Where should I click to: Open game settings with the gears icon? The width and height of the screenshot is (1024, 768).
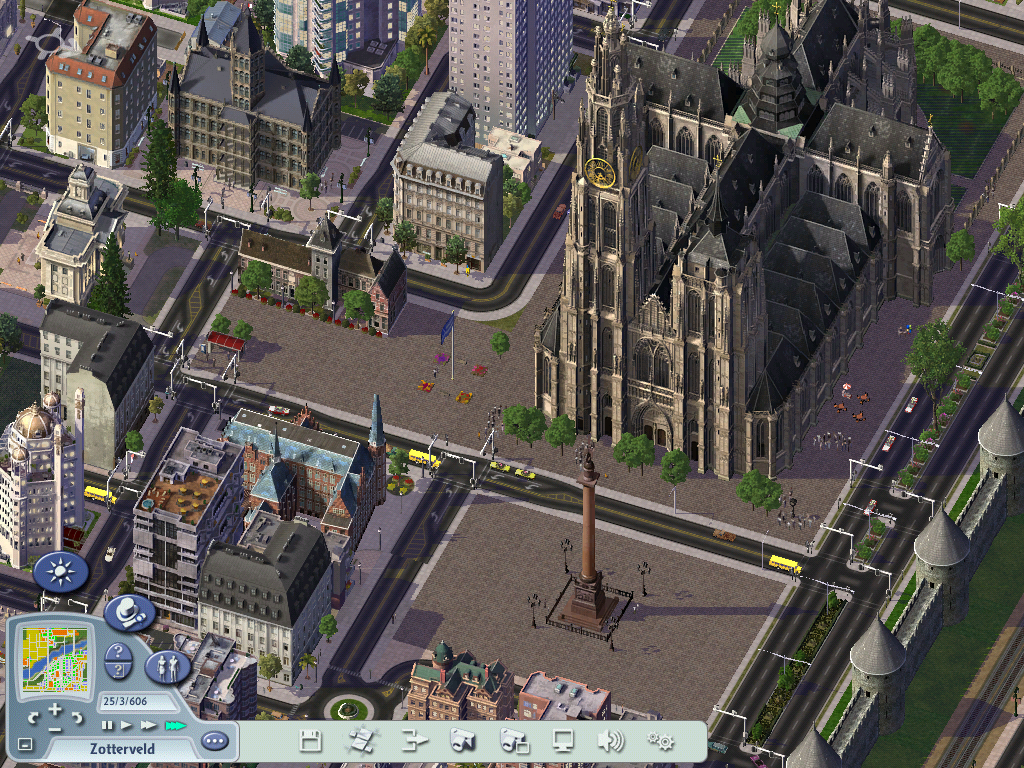pyautogui.click(x=660, y=741)
